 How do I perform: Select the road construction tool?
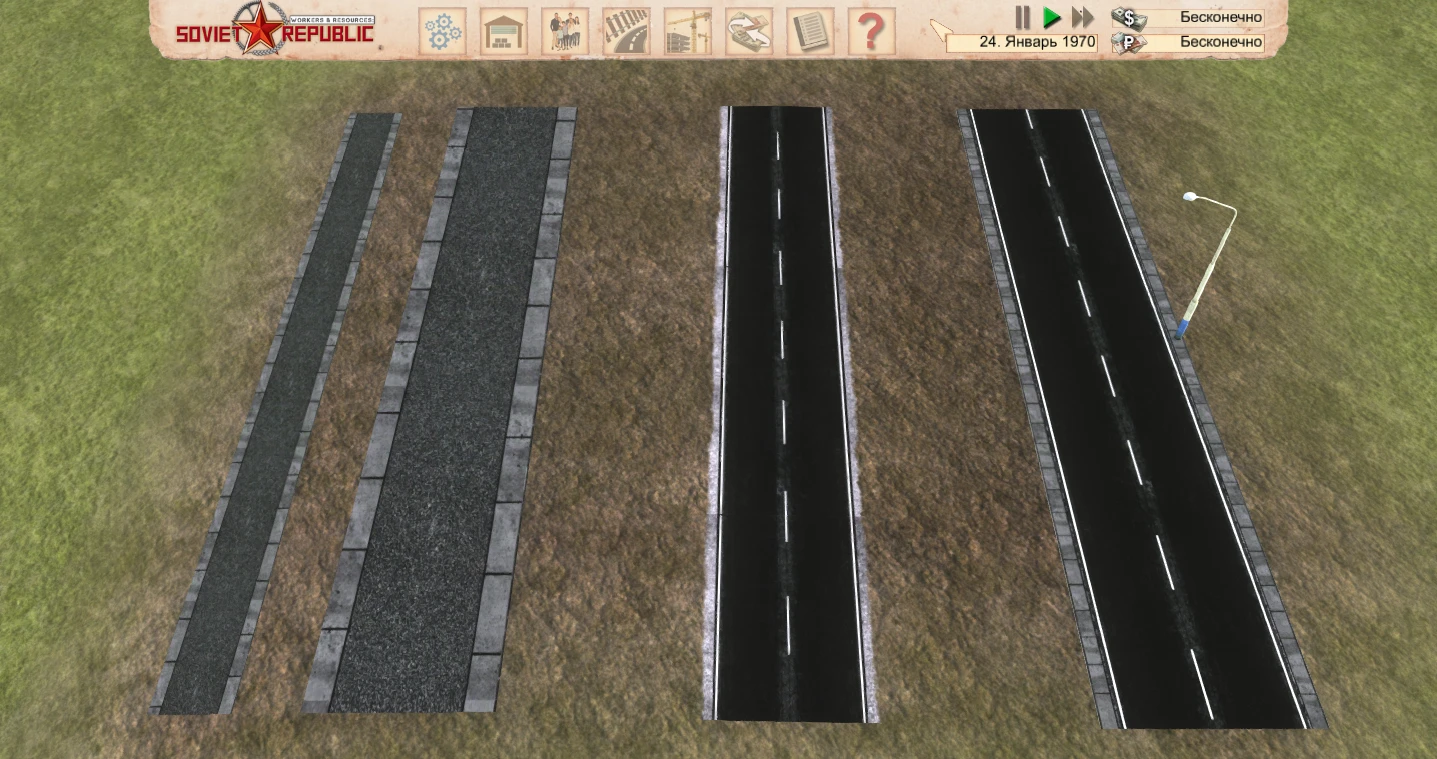[626, 31]
